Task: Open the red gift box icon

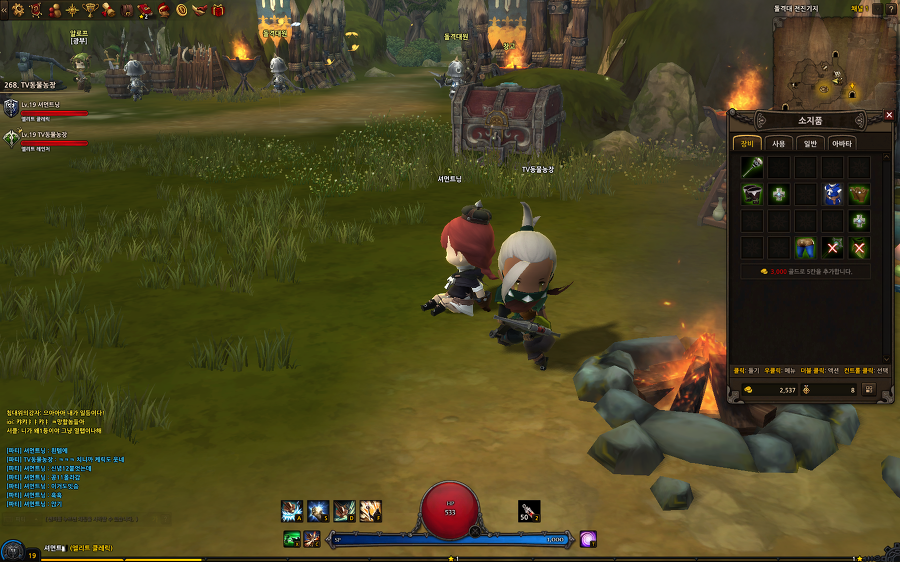Action: (219, 9)
